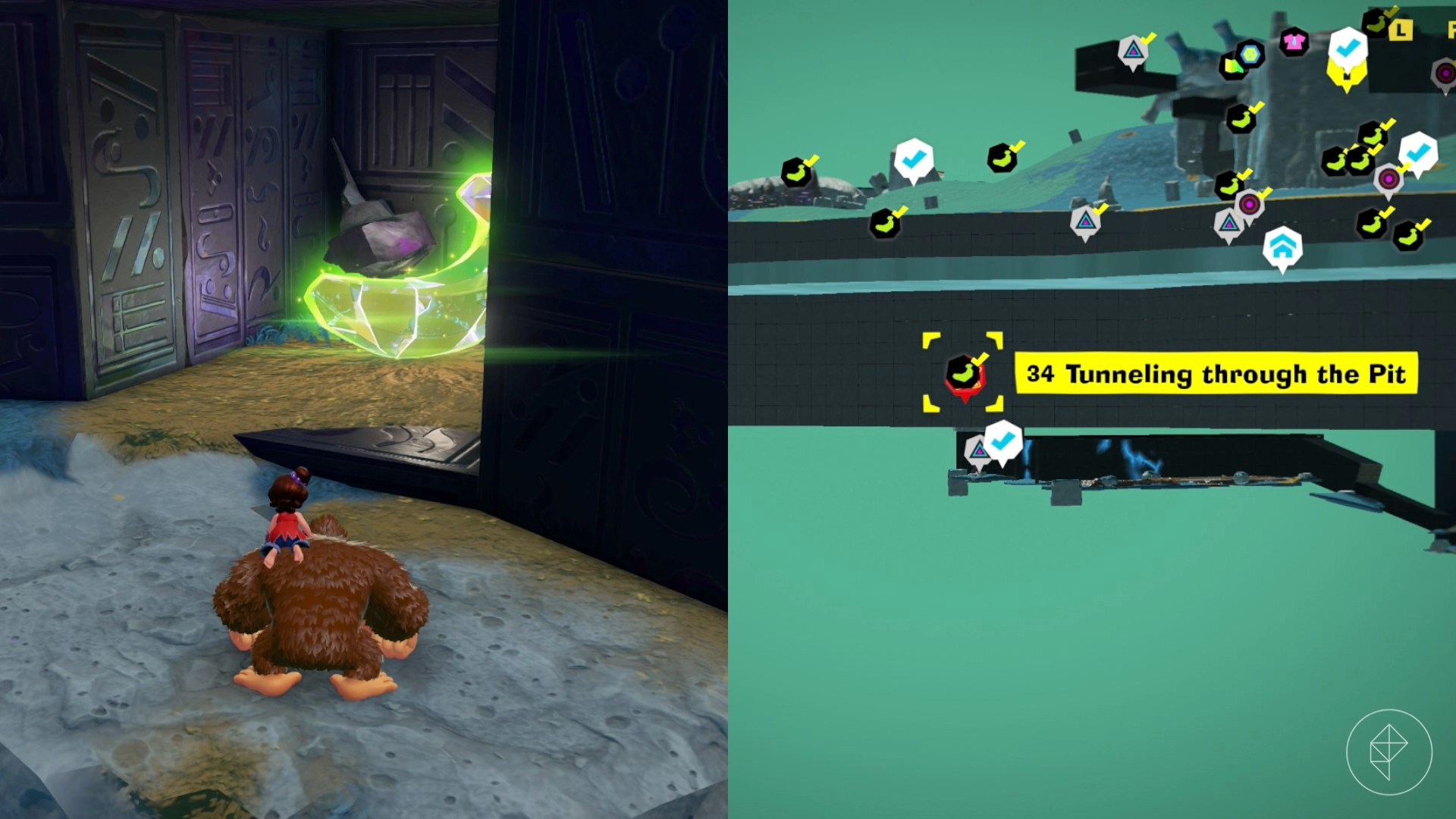Viewport: 1456px width, 819px height.
Task: Toggle the yellow completion checkmark on the highlighted marker
Action: (981, 359)
